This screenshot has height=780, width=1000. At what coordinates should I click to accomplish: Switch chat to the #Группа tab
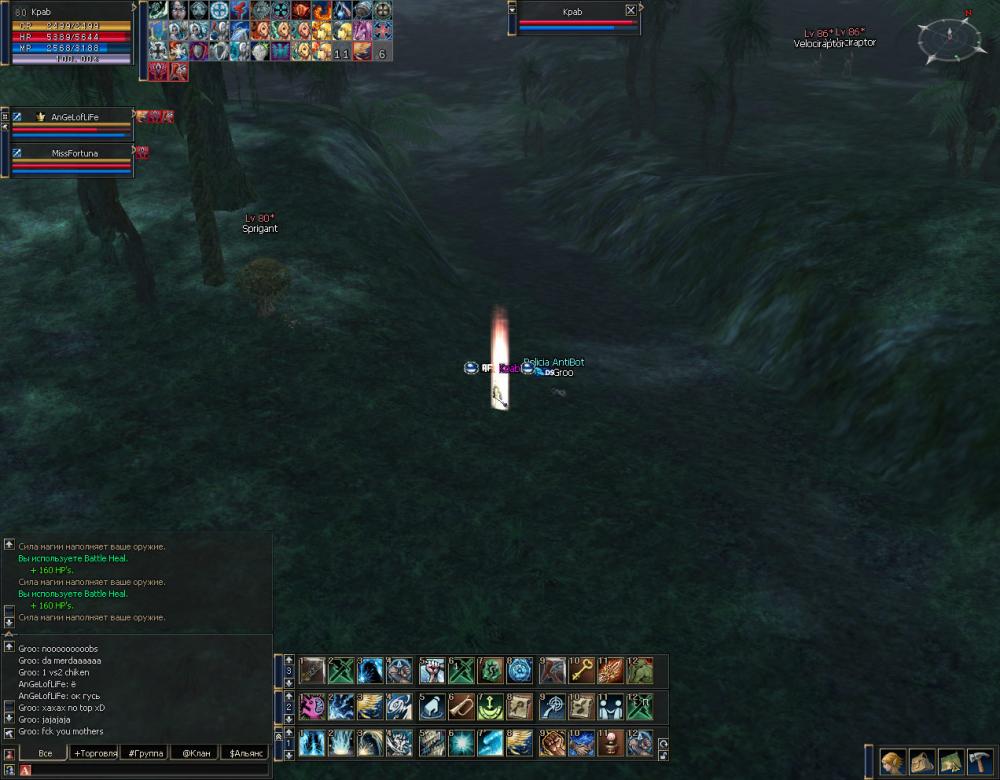tap(144, 752)
